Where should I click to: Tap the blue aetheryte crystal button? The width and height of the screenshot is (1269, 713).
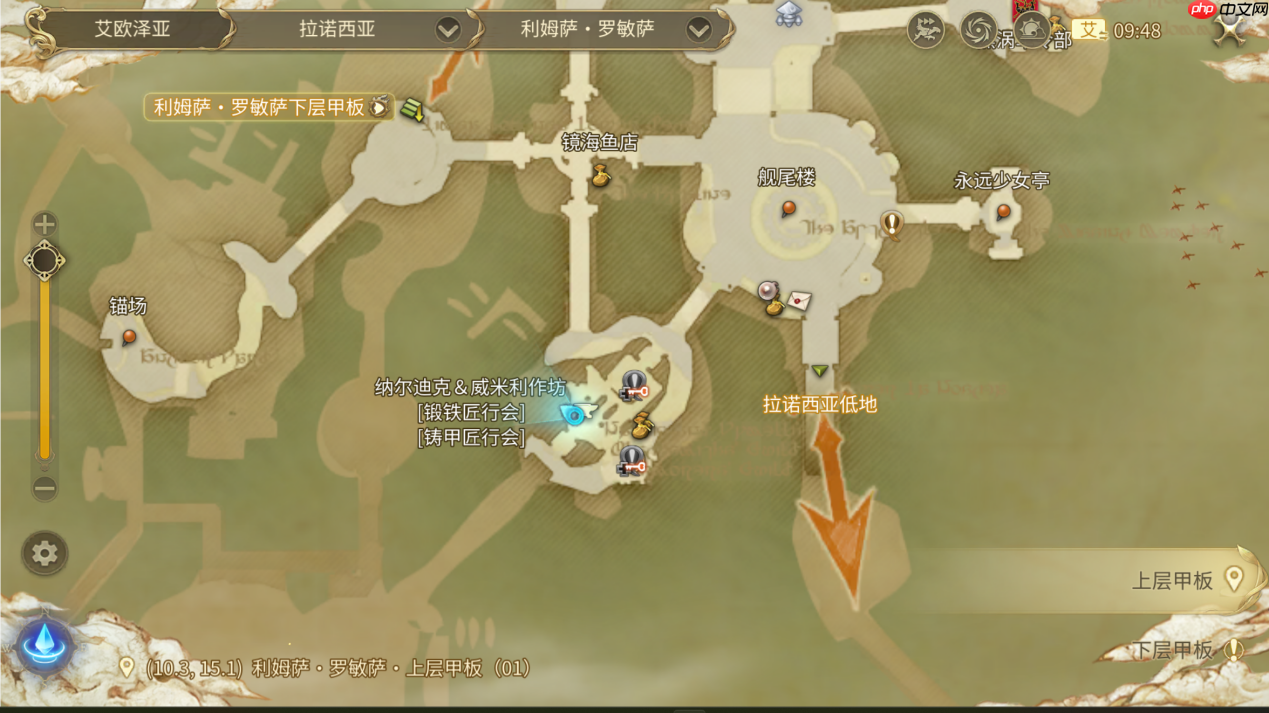[x=44, y=643]
